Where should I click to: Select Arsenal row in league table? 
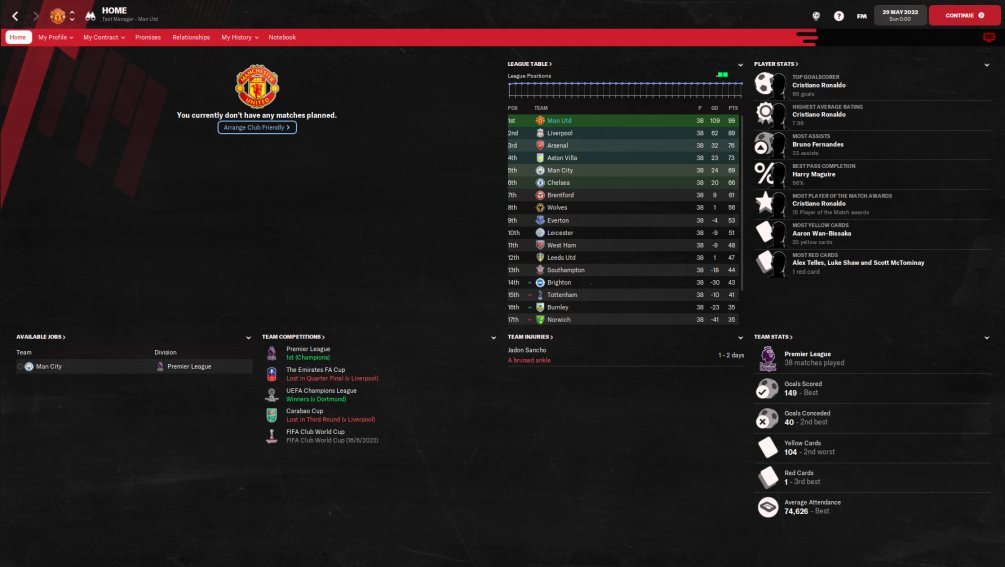[558, 145]
